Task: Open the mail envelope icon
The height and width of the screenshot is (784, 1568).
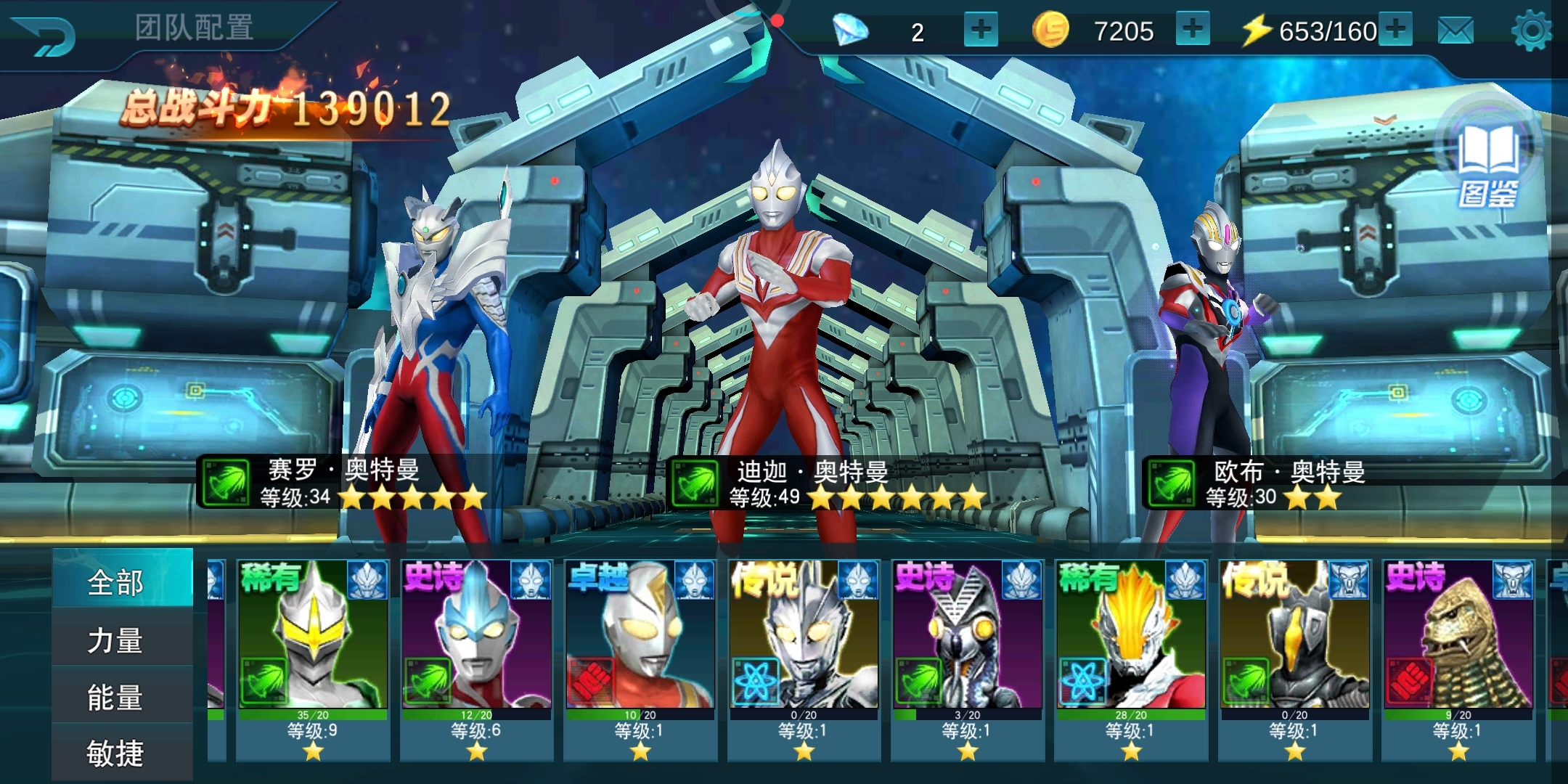Action: (x=1455, y=31)
